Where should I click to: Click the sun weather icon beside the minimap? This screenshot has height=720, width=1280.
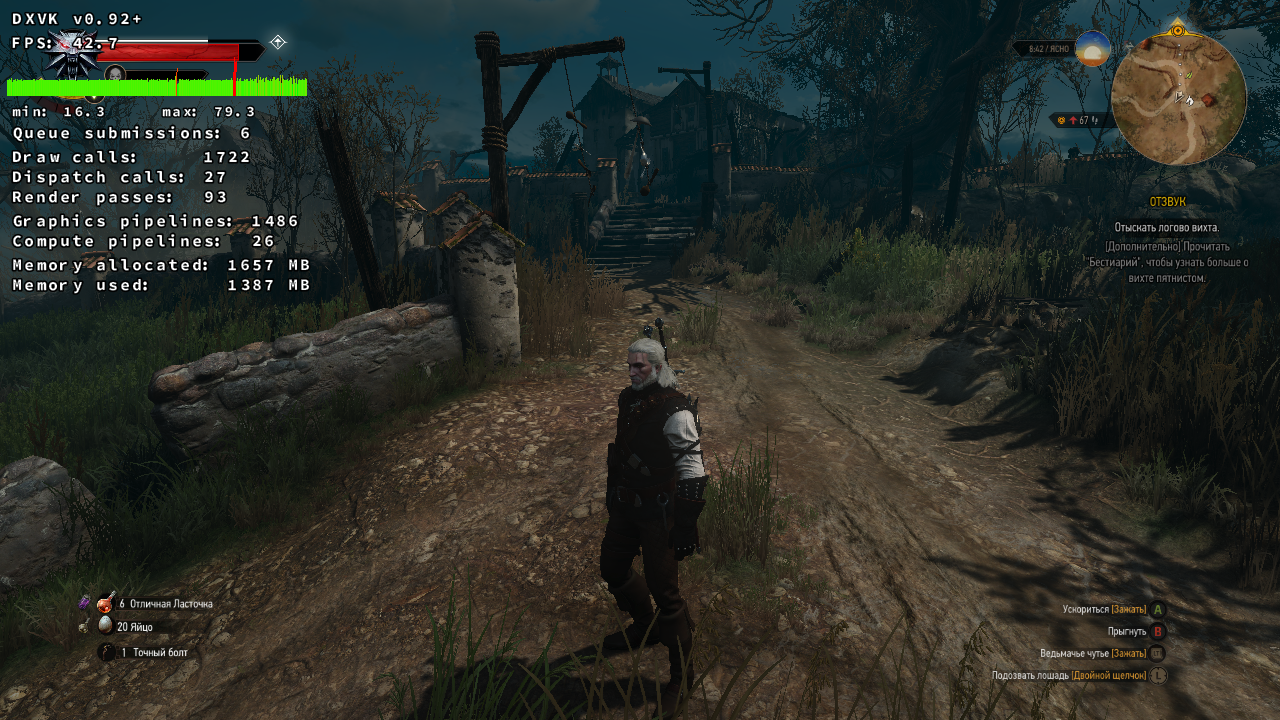1093,48
